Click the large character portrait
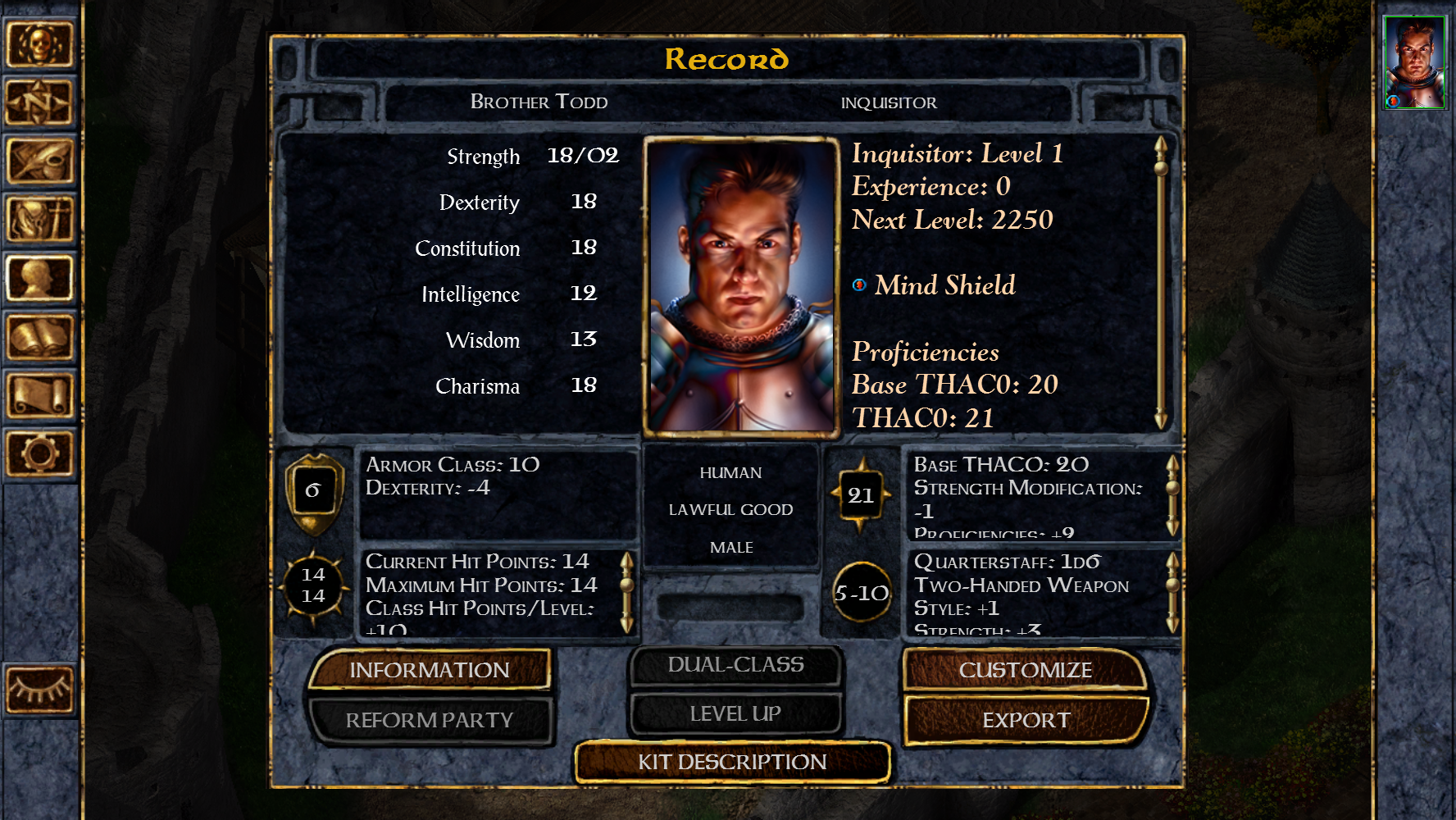 pos(741,285)
